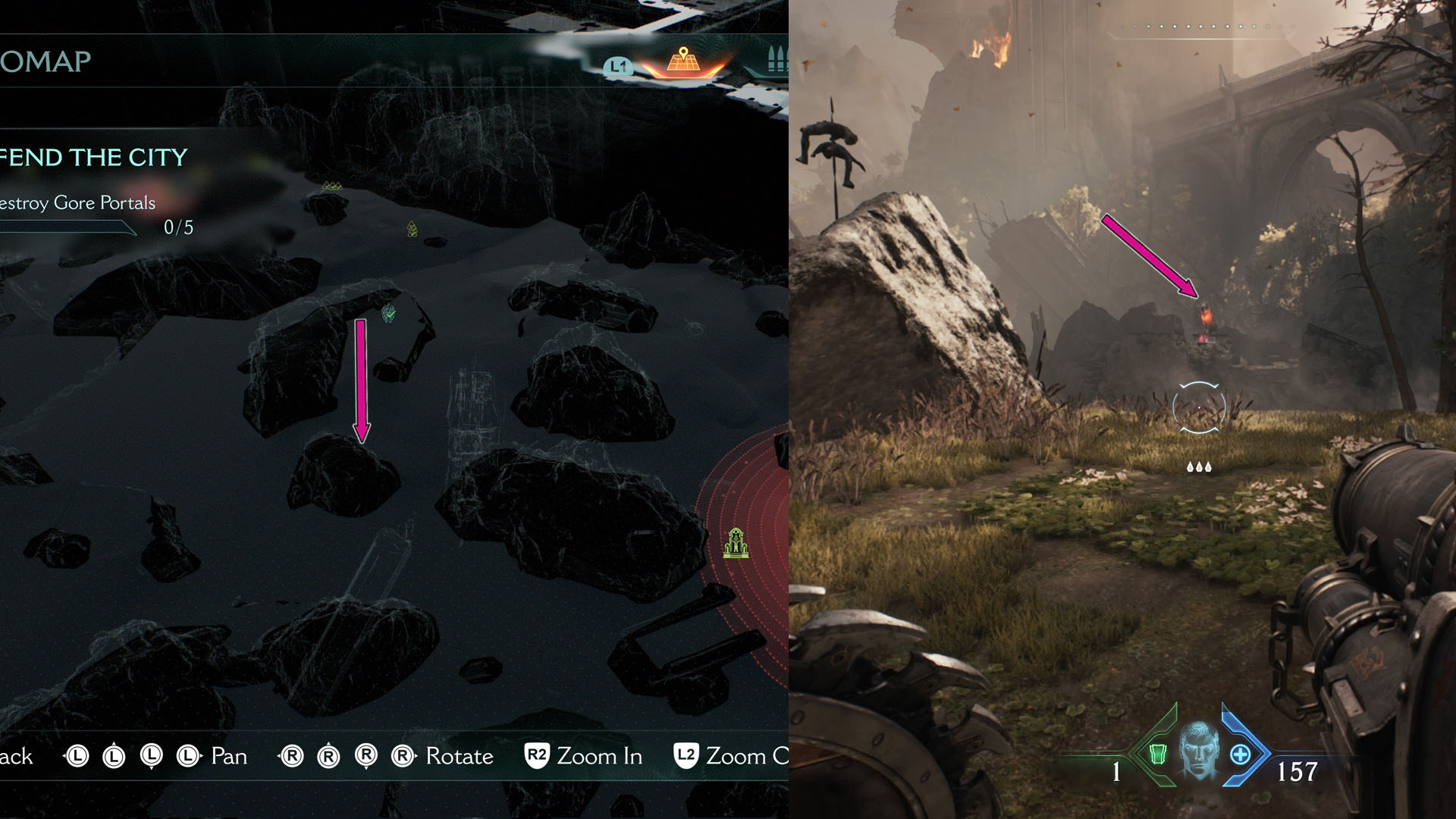Toggle the completed leaf objective checkmark on map
The width and height of the screenshot is (1456, 819).
tap(389, 313)
